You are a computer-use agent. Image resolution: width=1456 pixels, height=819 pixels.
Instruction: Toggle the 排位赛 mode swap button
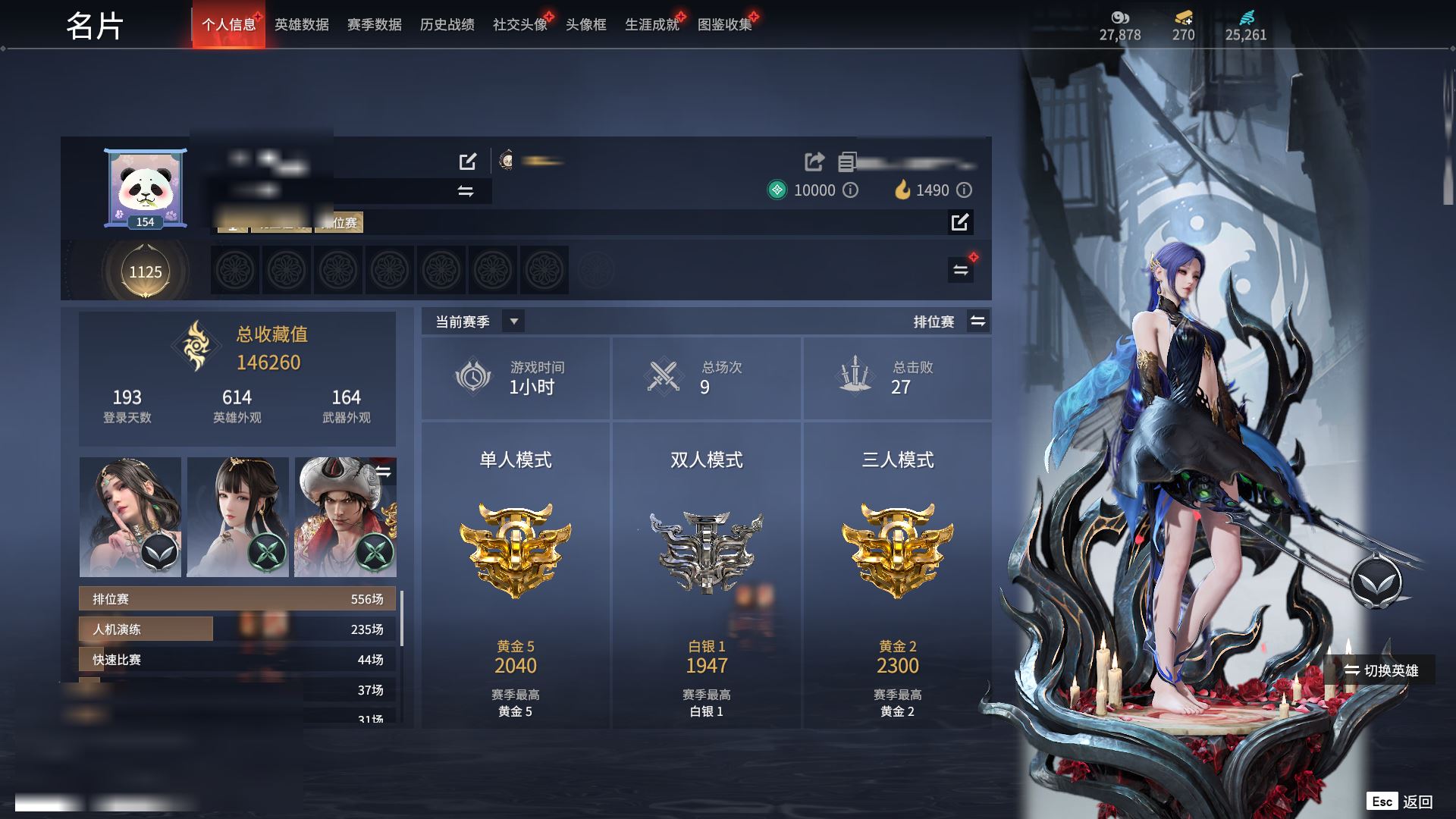click(x=978, y=322)
